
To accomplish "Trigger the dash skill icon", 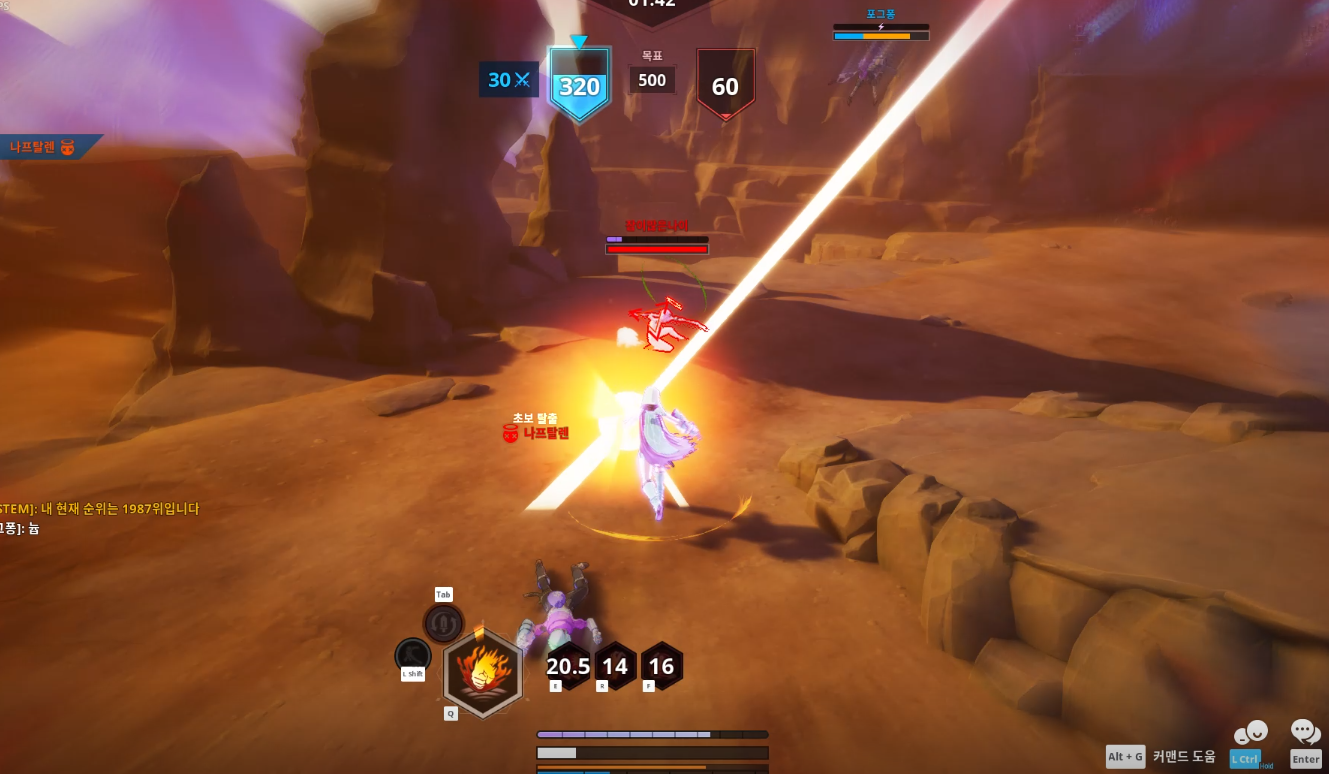I will tap(412, 656).
